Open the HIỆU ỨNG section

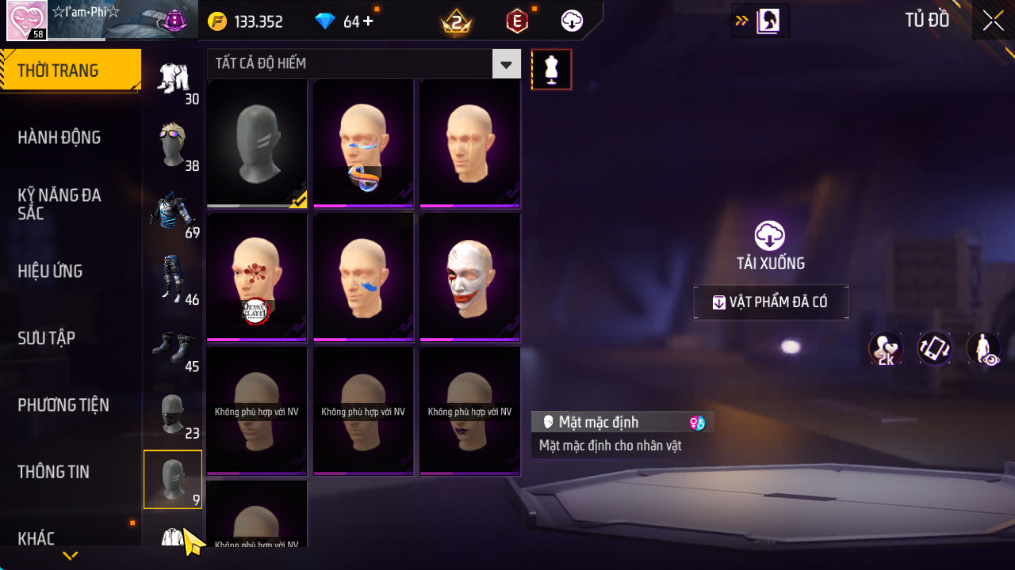tap(50, 271)
